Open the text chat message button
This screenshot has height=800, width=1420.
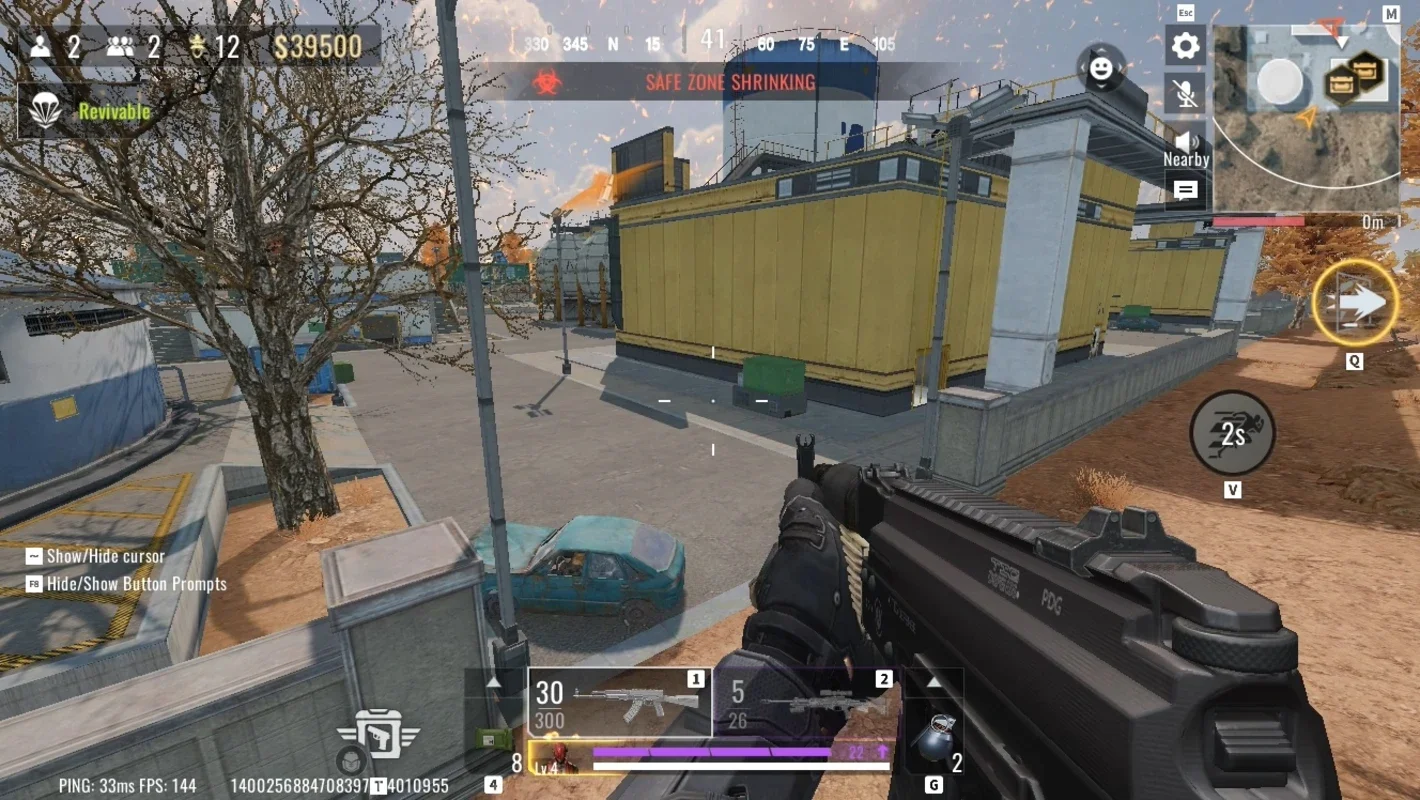click(x=1185, y=190)
